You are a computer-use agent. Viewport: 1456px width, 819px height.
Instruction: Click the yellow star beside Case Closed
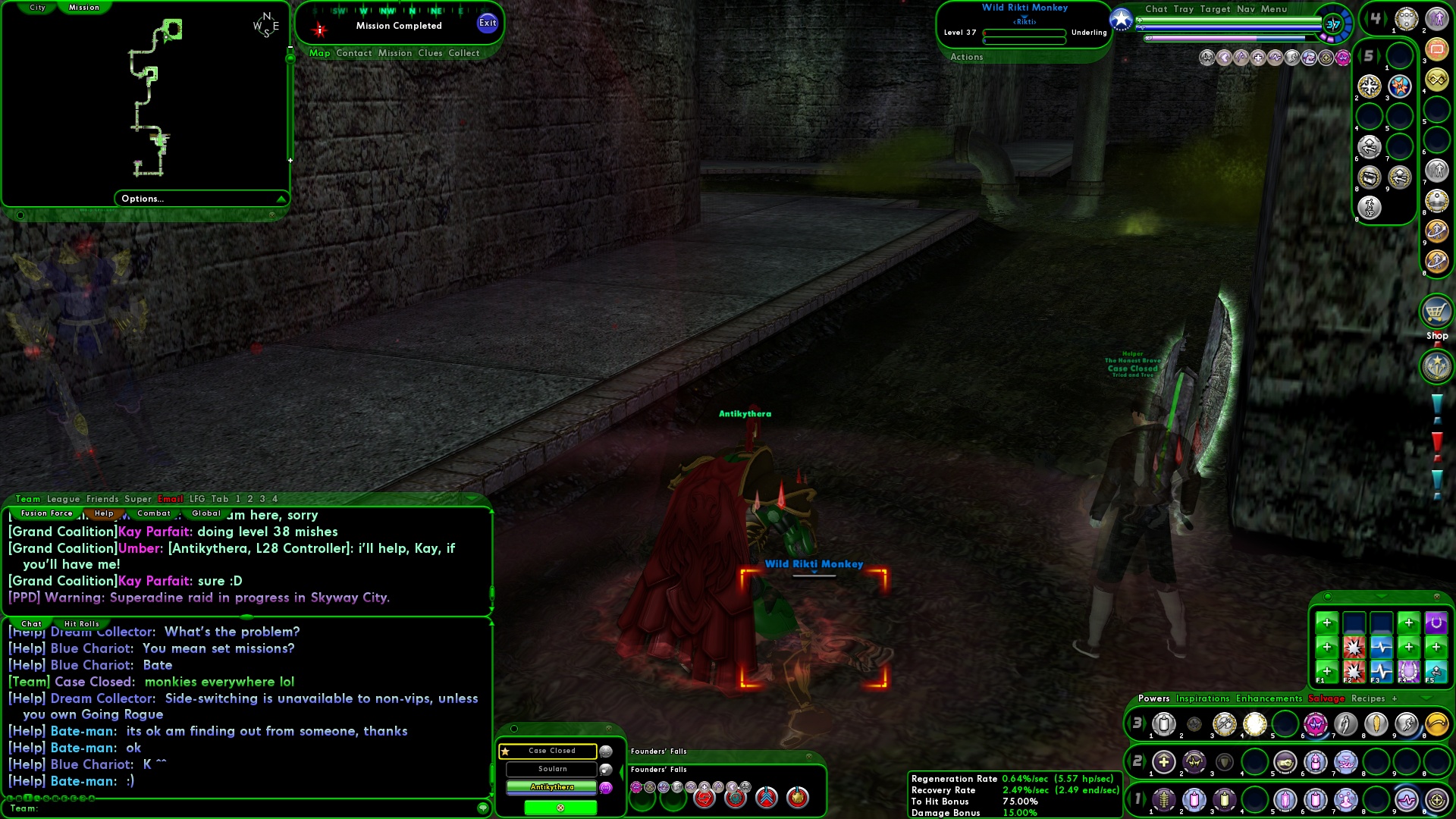coord(505,751)
